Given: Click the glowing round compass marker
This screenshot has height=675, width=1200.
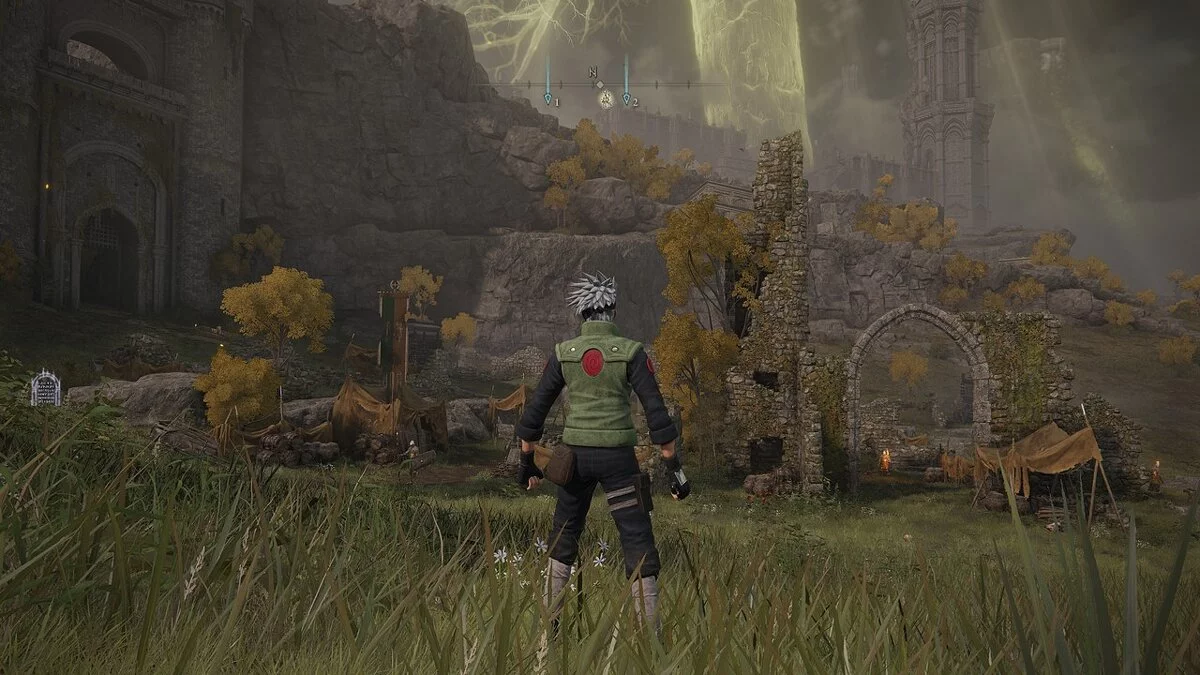Looking at the screenshot, I should [606, 98].
